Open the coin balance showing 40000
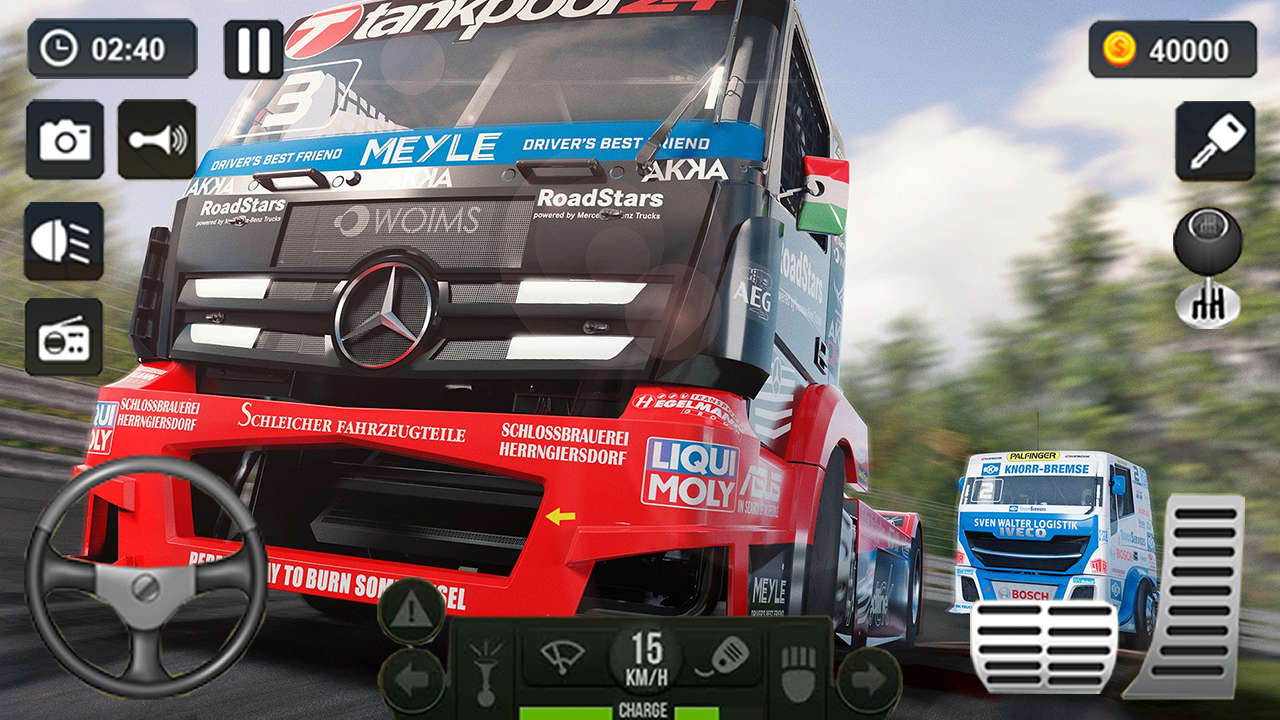The image size is (1280, 720). pos(1172,49)
